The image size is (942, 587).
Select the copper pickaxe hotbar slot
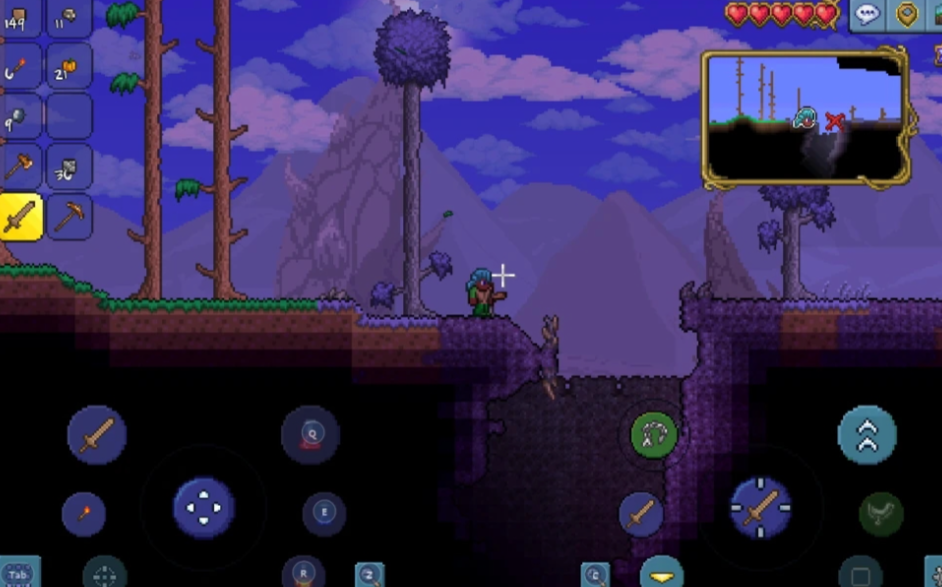click(69, 217)
